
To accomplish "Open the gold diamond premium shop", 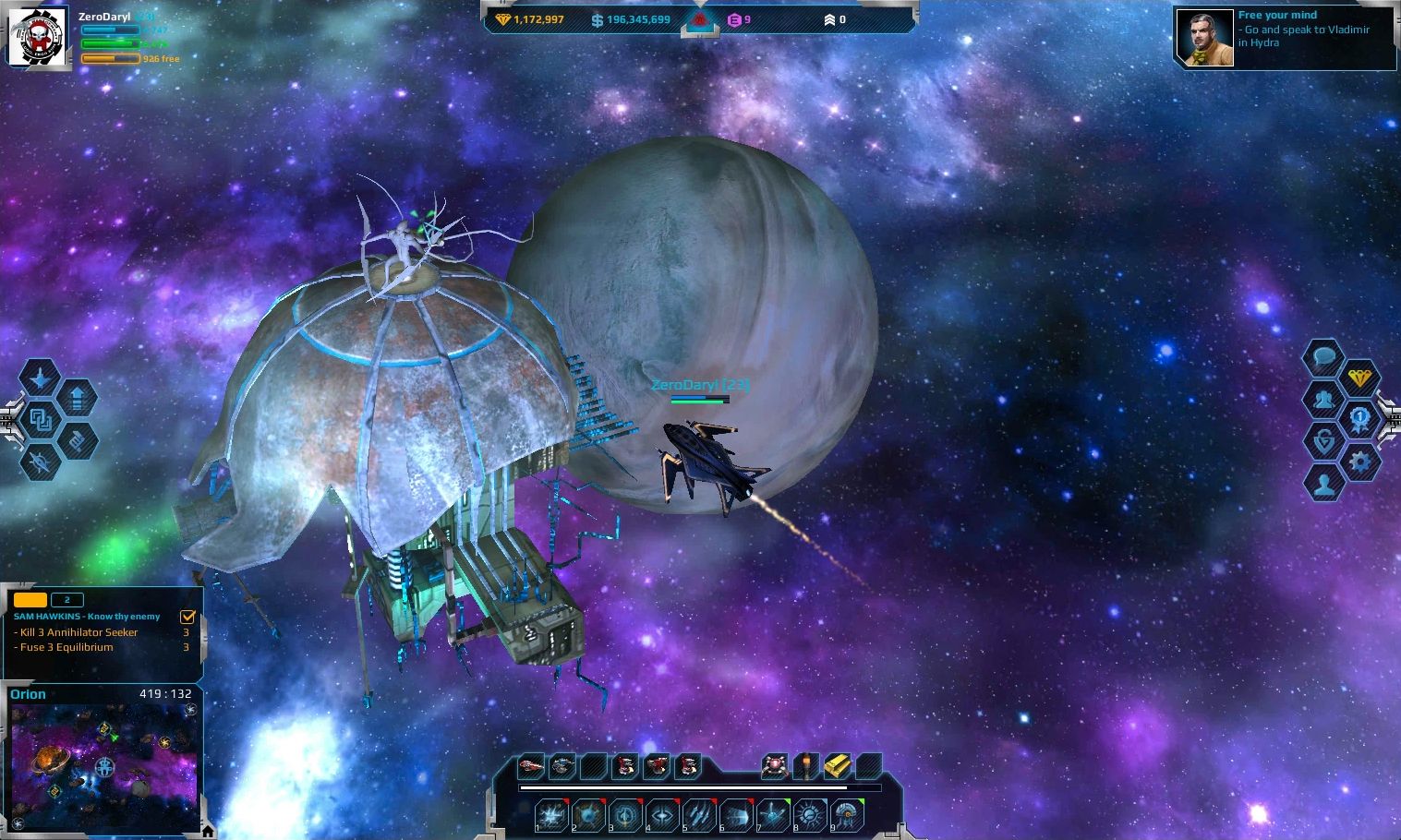I will click(1359, 378).
